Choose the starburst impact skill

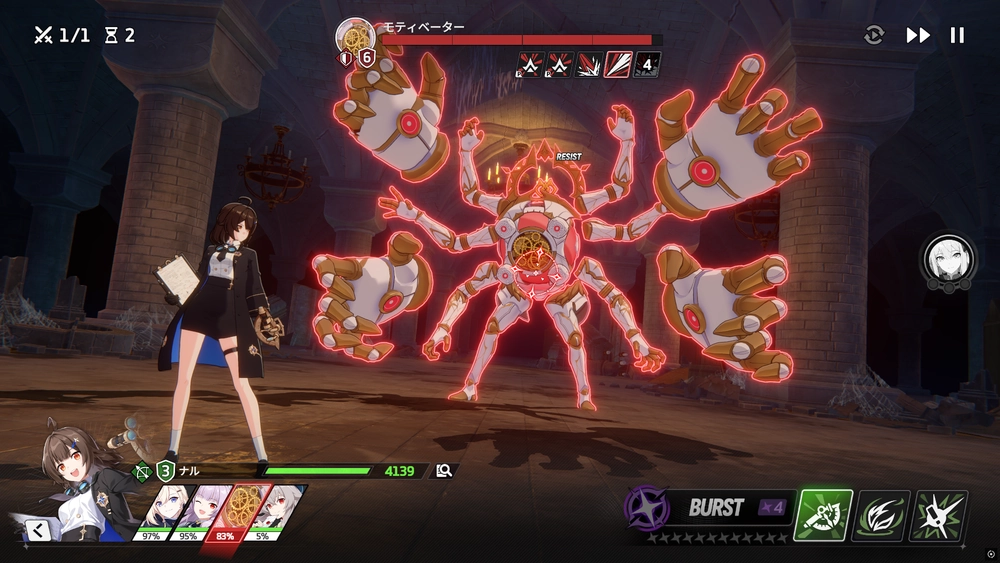[x=939, y=515]
